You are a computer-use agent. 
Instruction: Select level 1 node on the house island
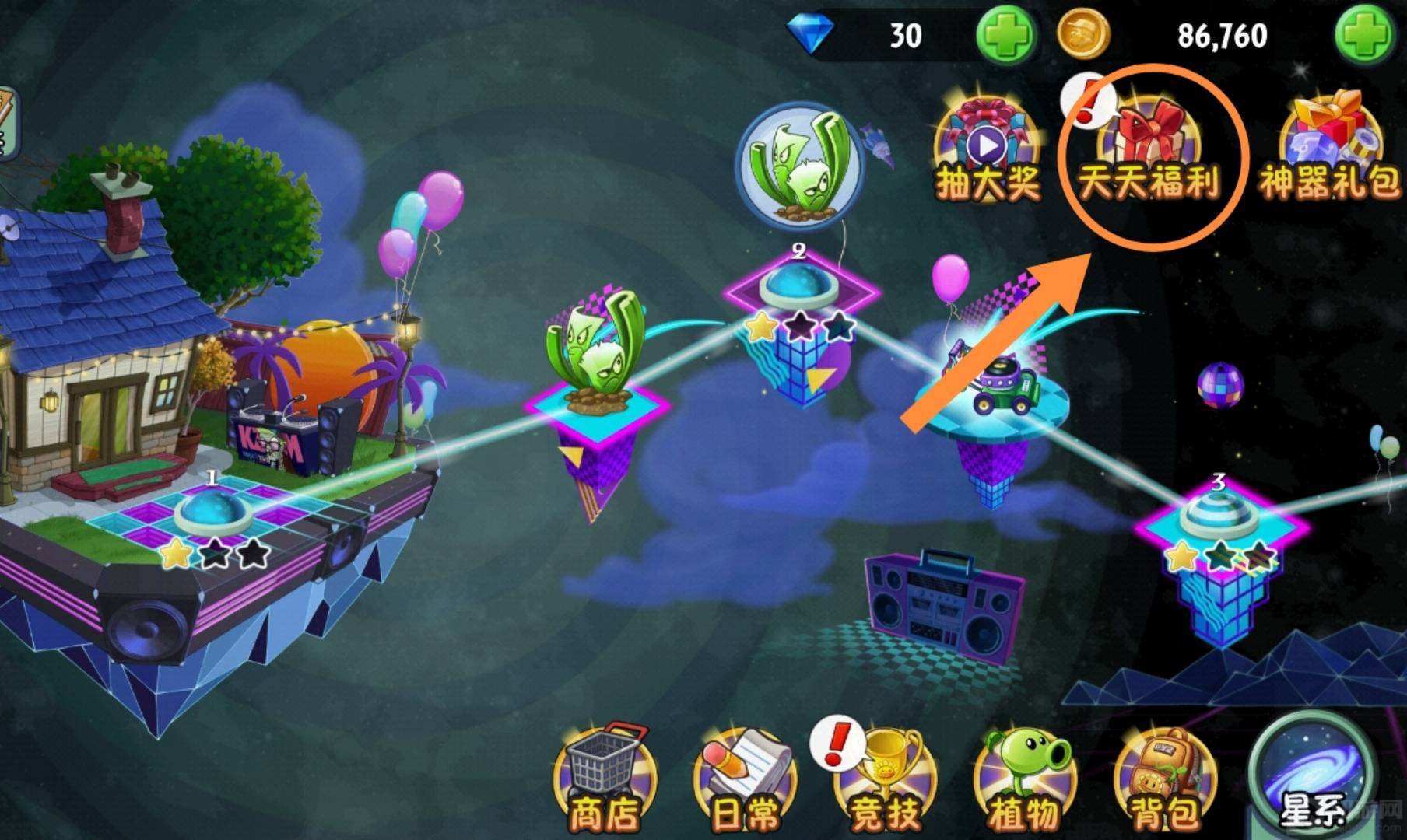[212, 511]
